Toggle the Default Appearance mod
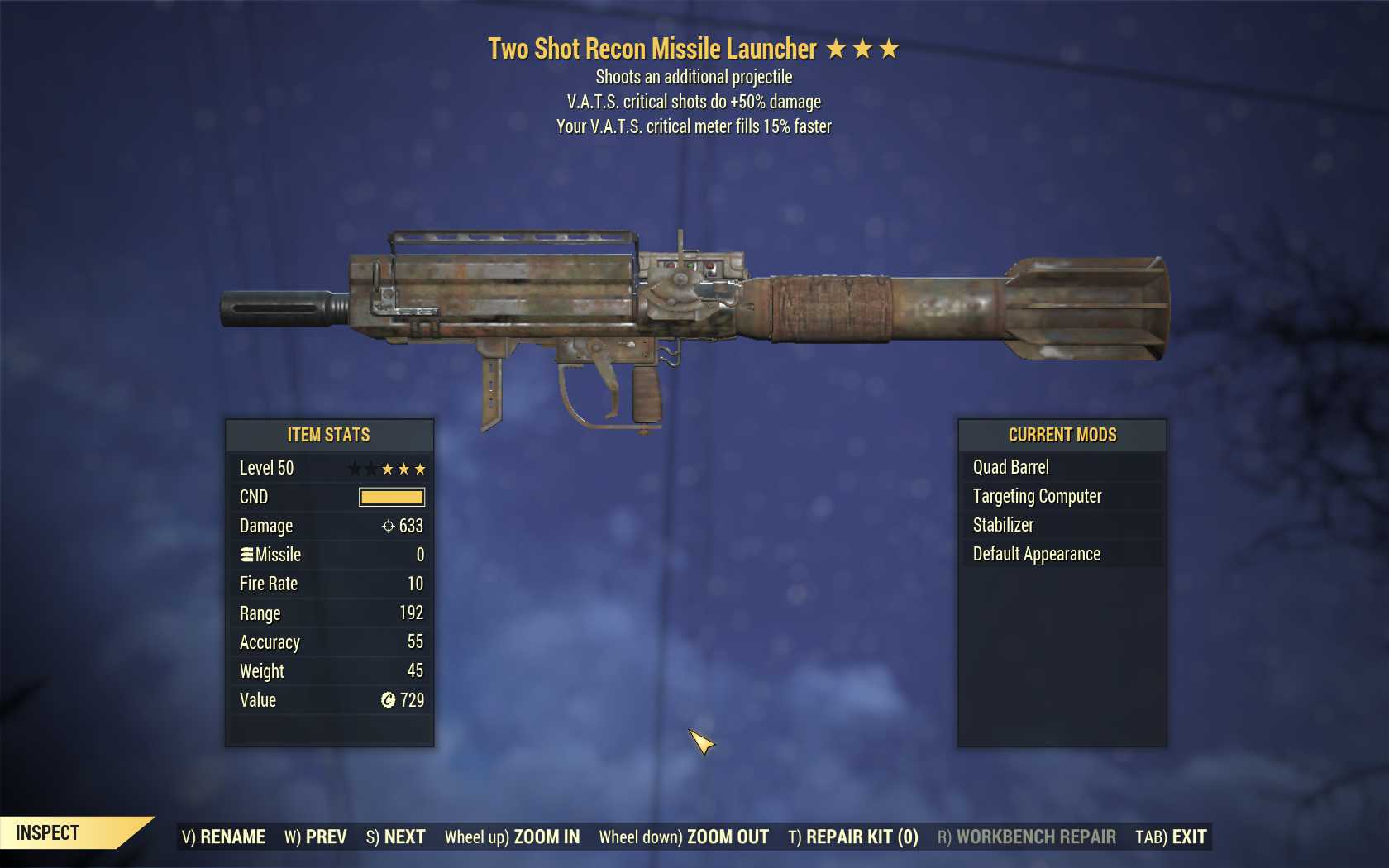 pos(1034,554)
